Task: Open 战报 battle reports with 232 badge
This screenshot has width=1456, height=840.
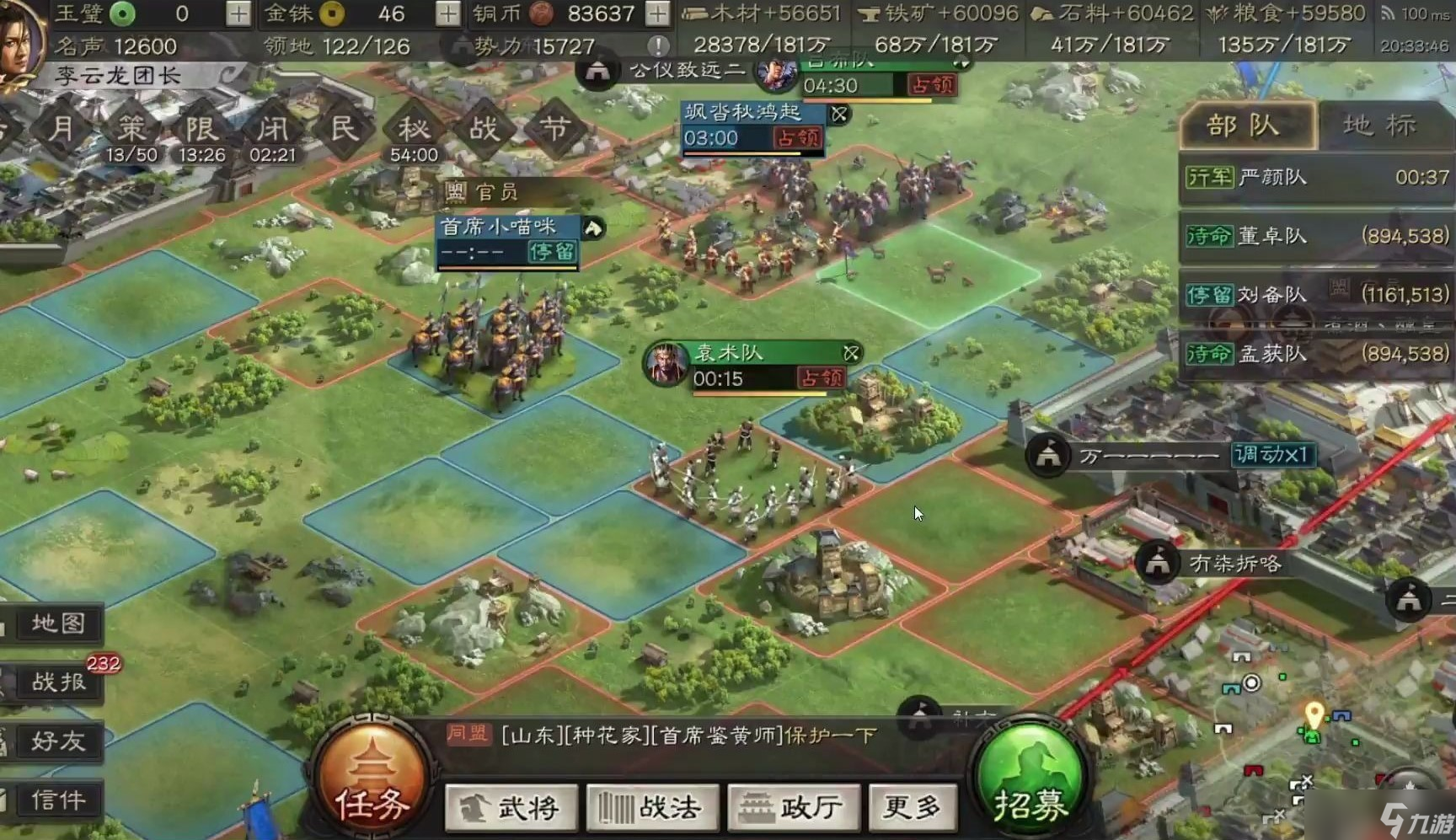Action: (56, 682)
